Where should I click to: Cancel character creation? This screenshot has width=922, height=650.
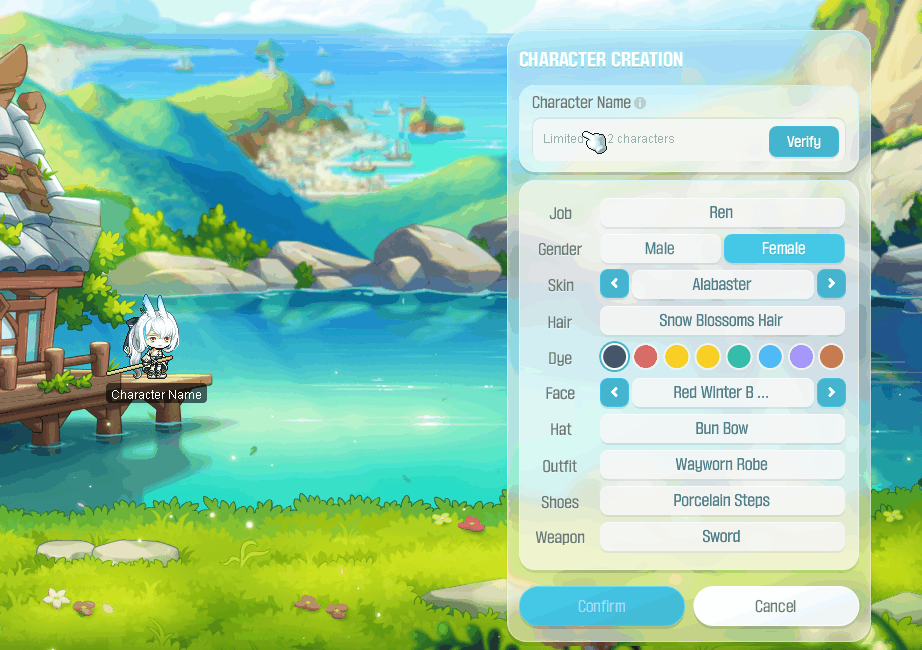(x=775, y=606)
